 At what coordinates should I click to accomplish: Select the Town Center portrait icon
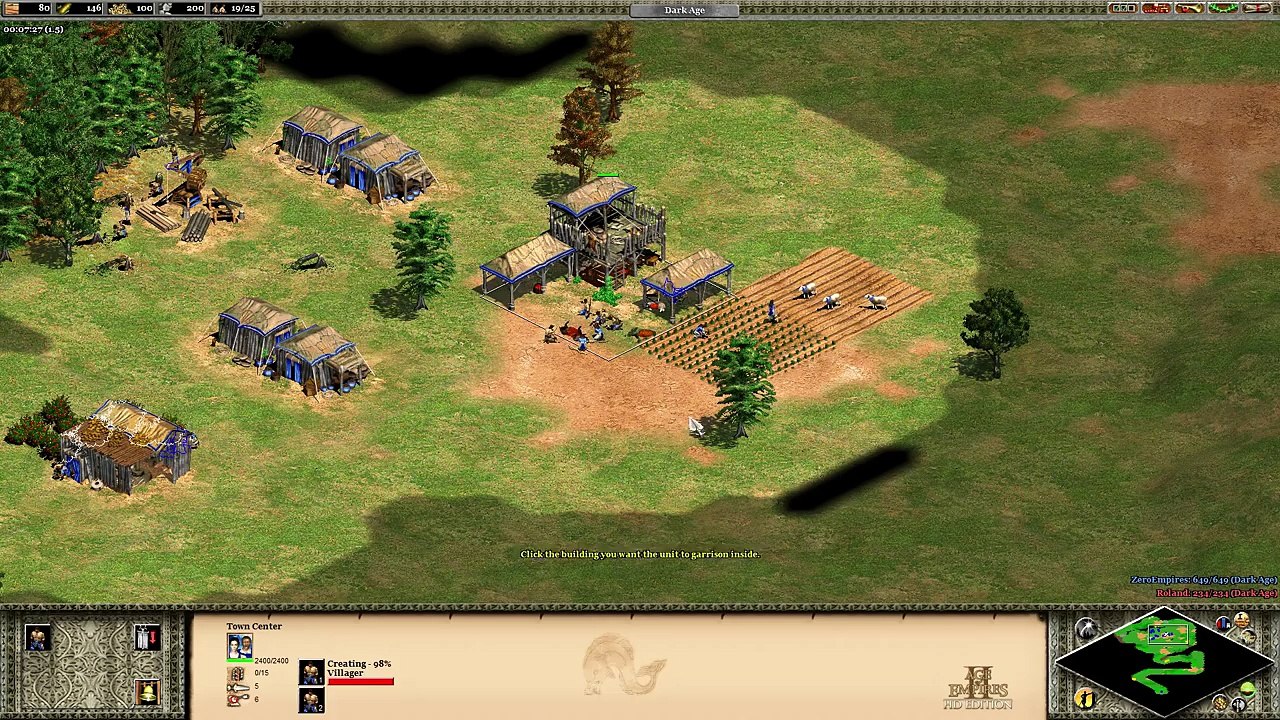click(239, 646)
